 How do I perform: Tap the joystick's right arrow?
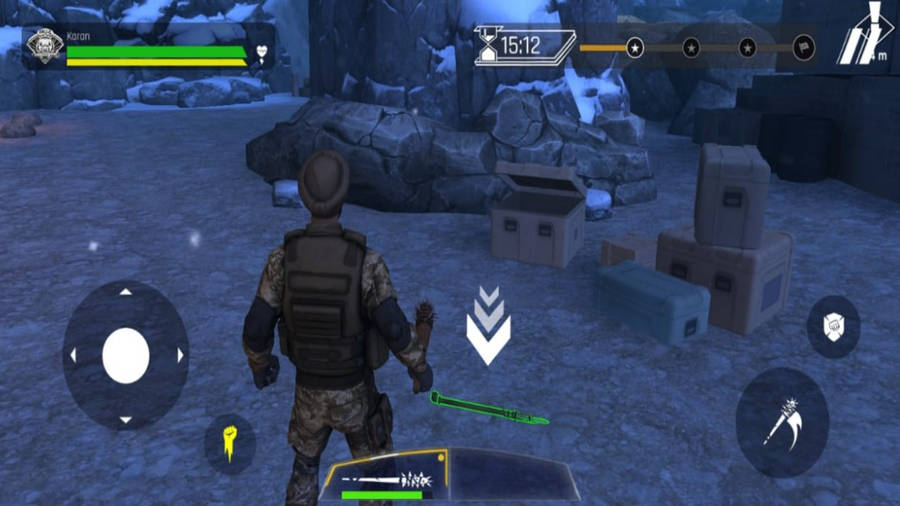pos(181,355)
